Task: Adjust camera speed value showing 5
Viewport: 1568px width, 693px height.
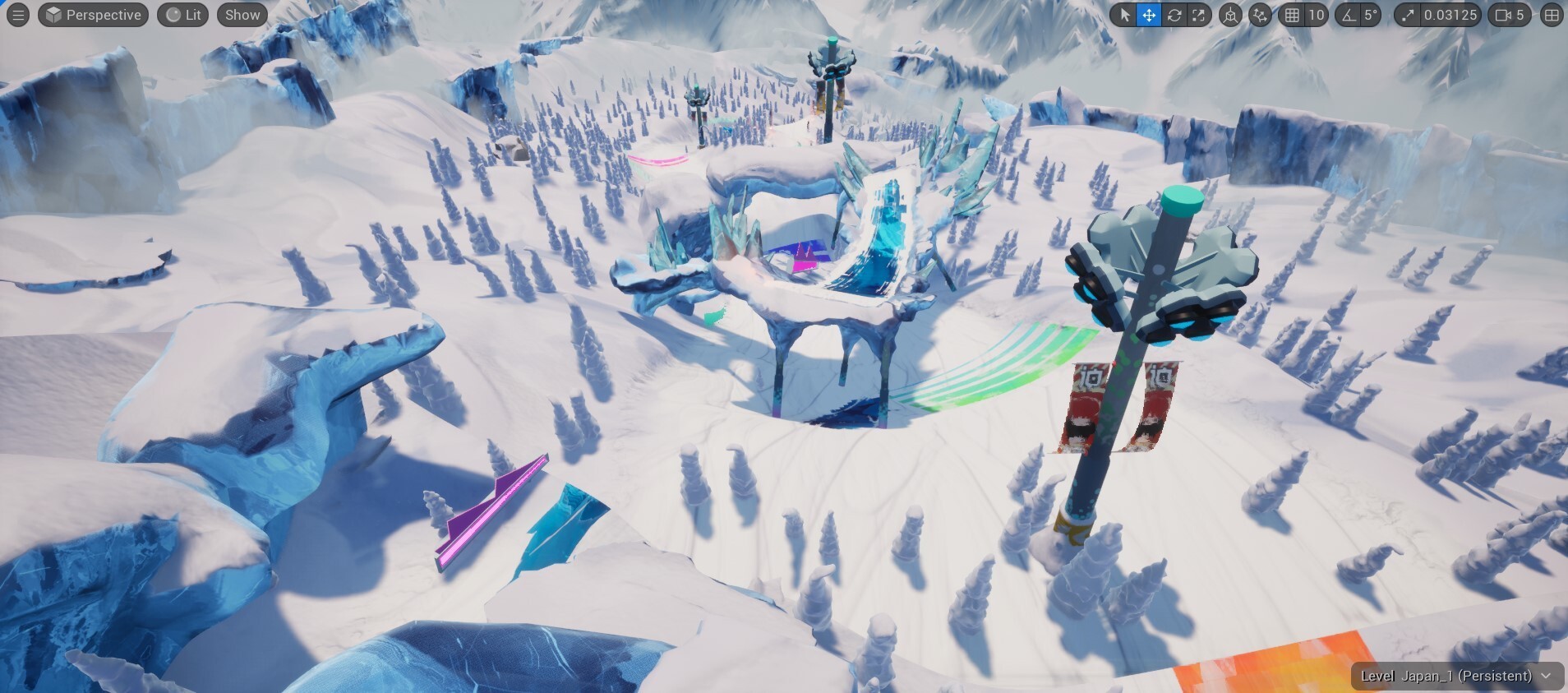Action: [1521, 15]
